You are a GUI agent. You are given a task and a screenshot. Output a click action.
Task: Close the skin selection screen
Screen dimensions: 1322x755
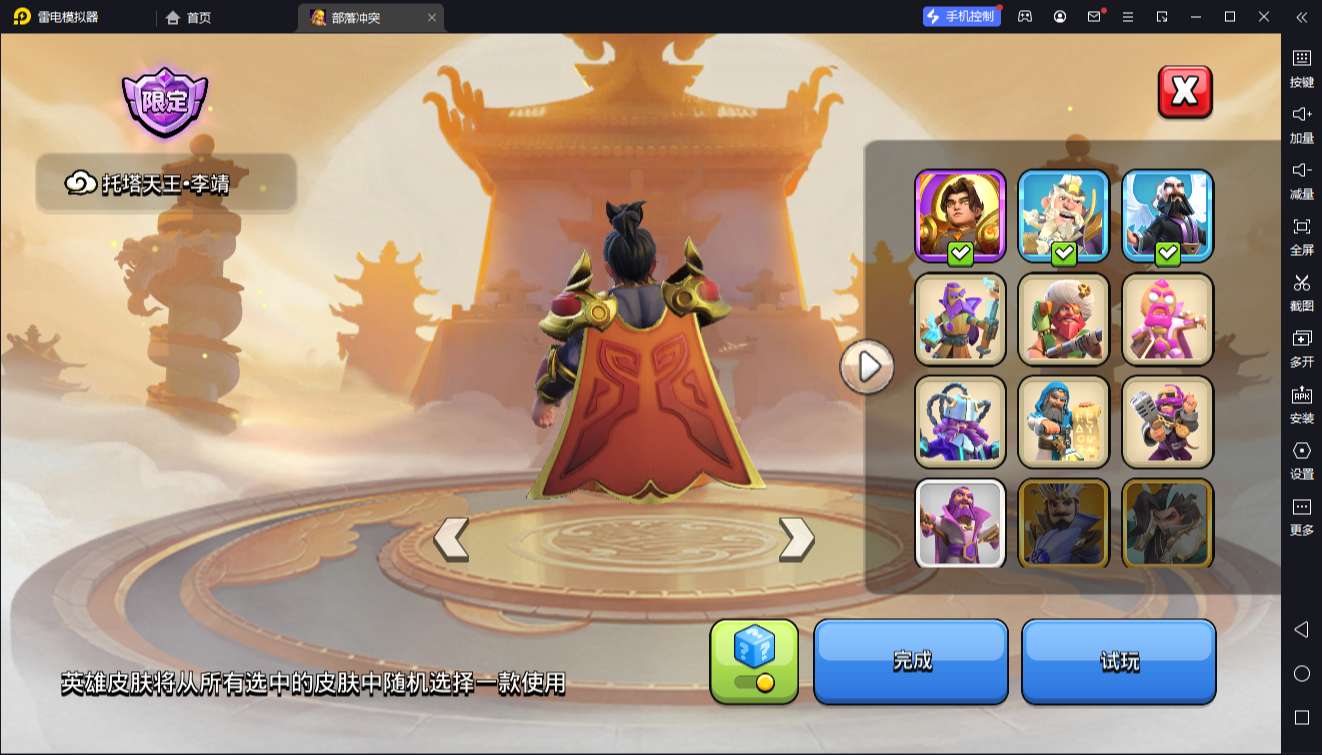point(1185,92)
